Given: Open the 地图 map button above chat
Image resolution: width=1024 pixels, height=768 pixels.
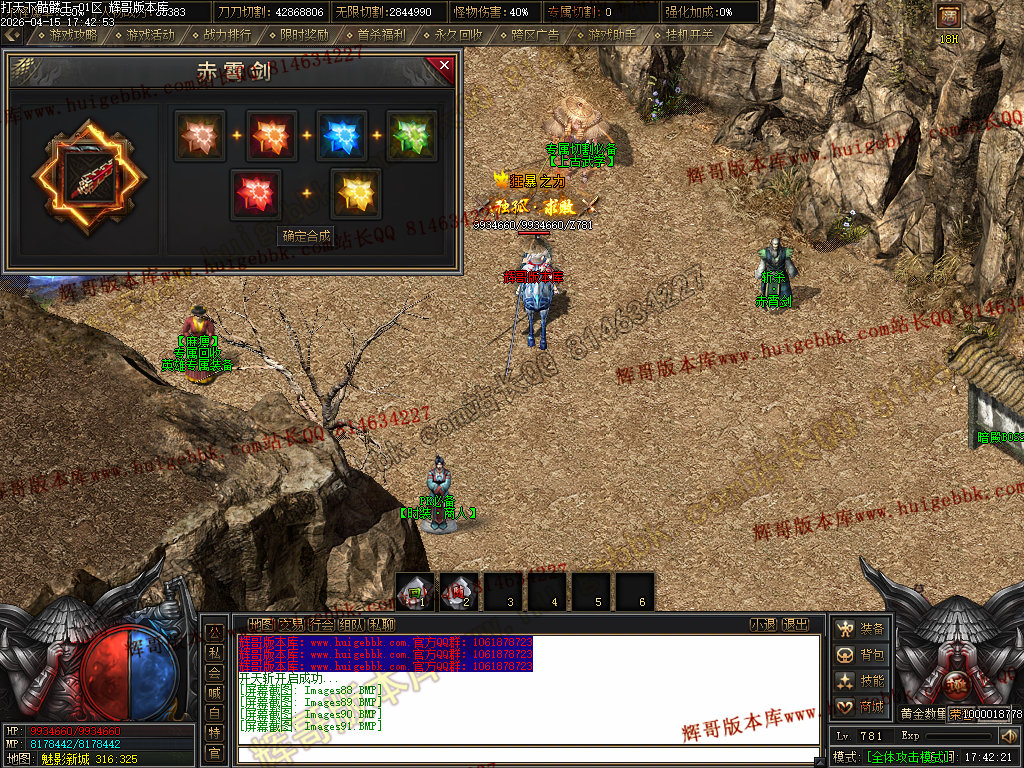Looking at the screenshot, I should pos(260,624).
